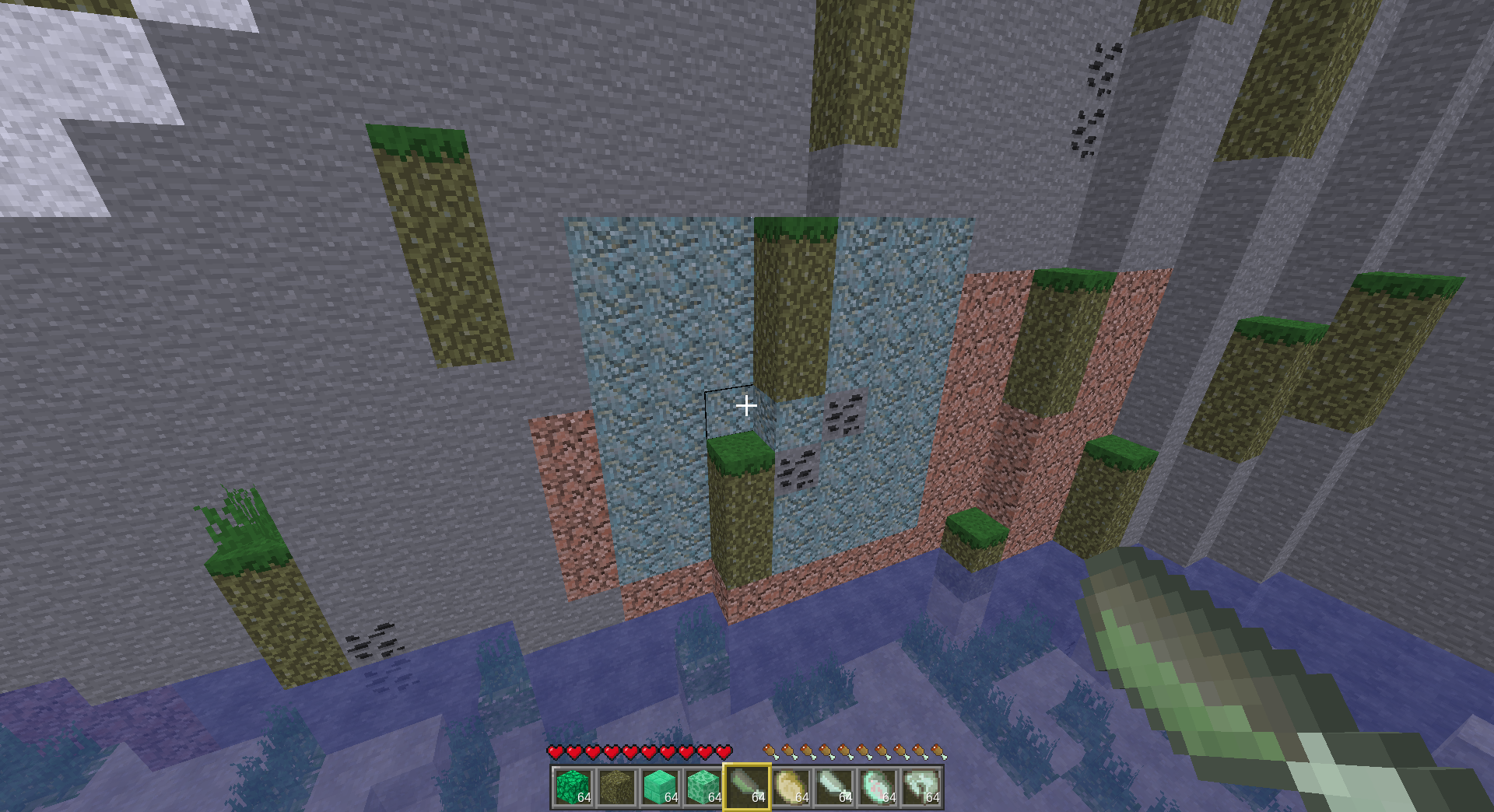This screenshot has width=1494, height=812.
Task: Select the dark green leafy block slot
Action: 573,787
